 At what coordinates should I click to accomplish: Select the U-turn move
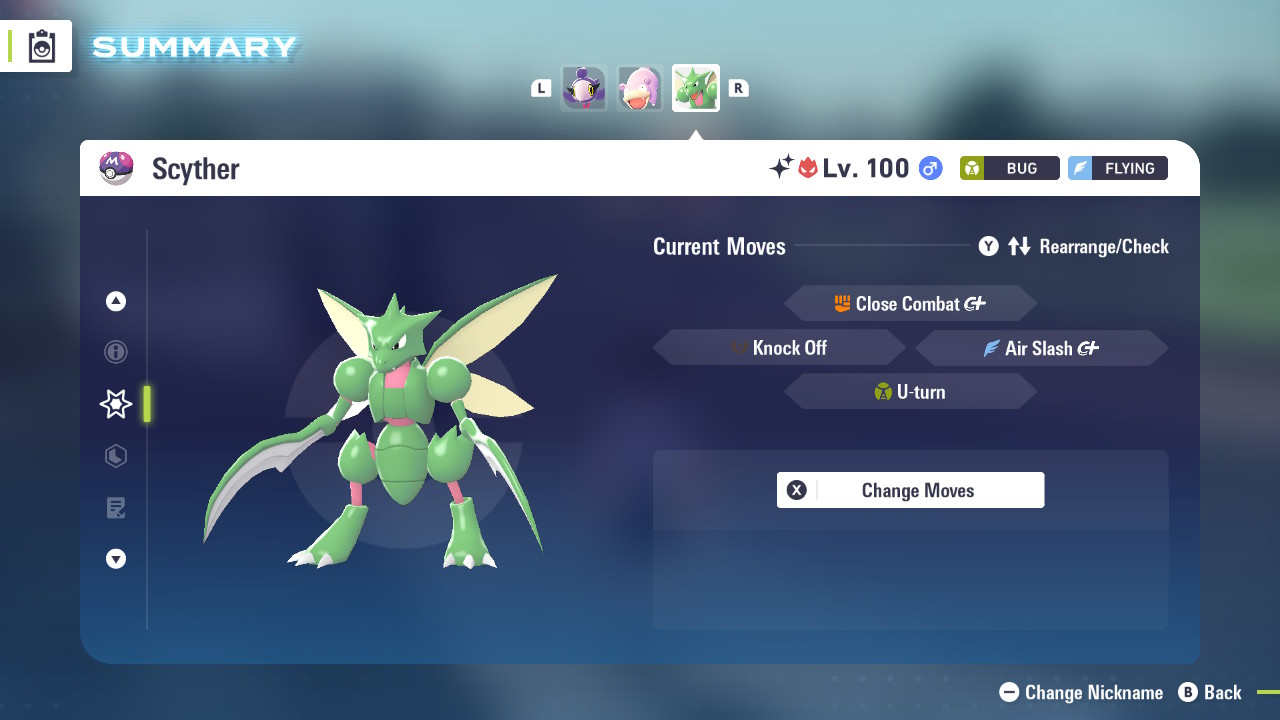coord(910,391)
